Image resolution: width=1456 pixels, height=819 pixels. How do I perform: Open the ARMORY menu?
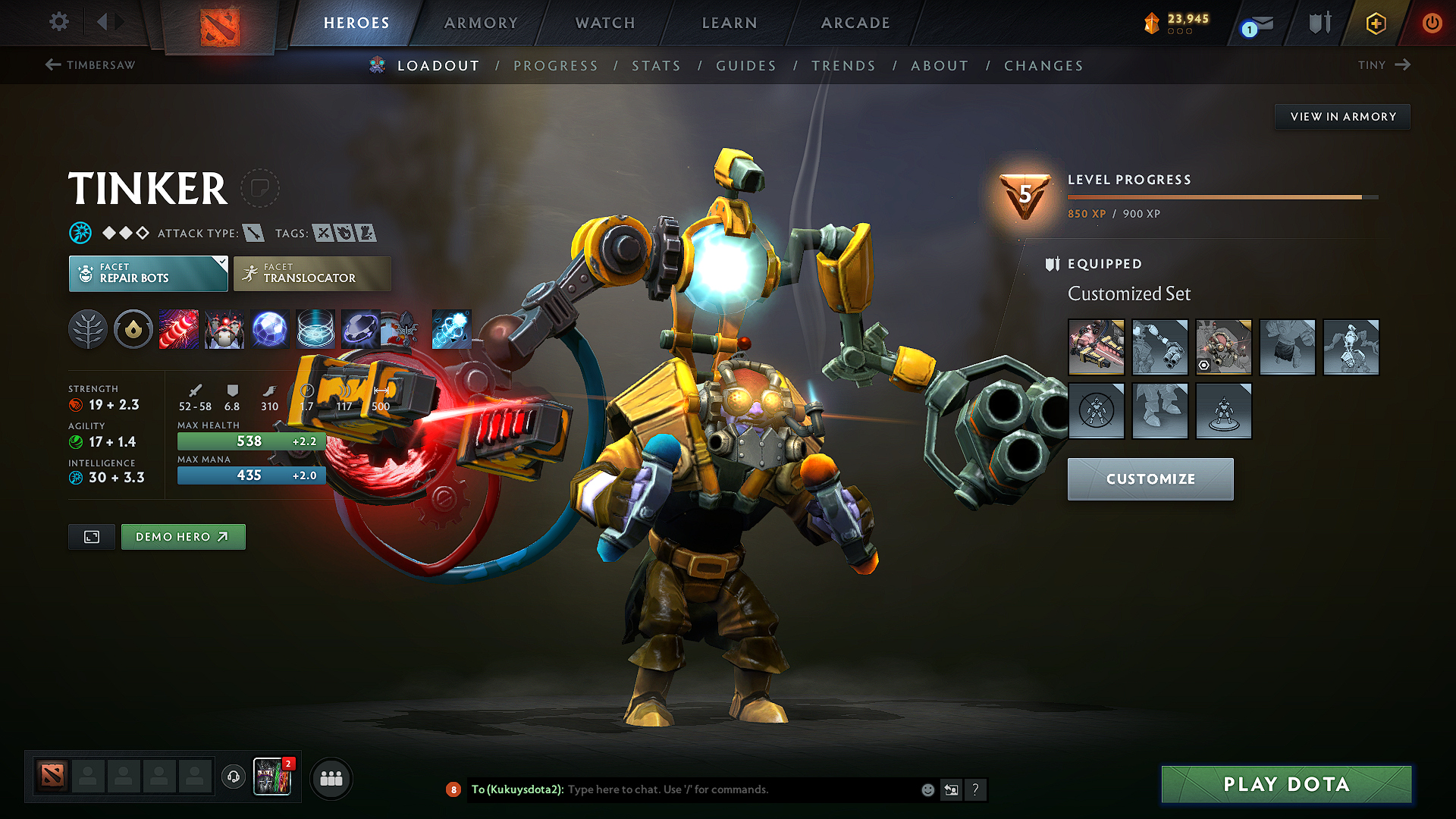click(480, 23)
